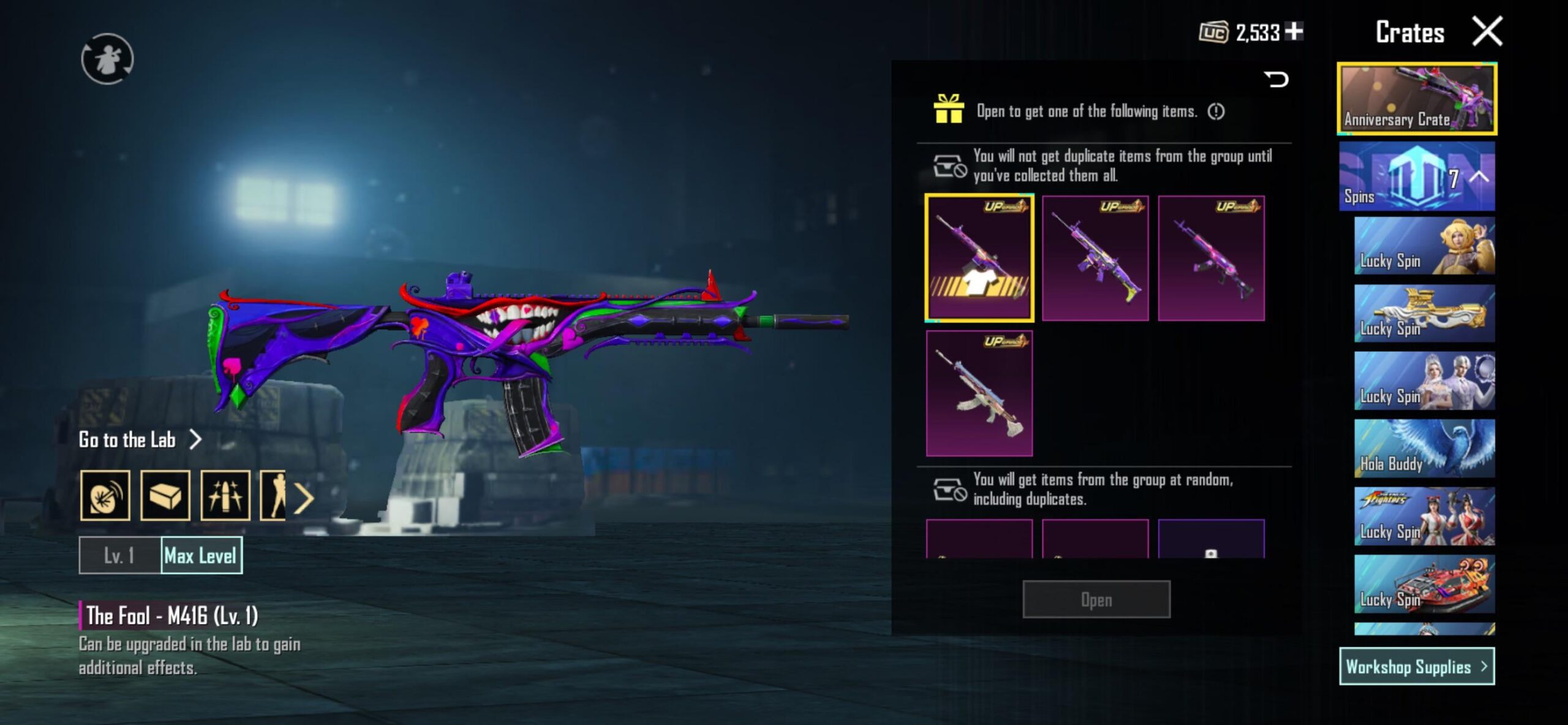This screenshot has height=725, width=1568.
Task: View the loot crate effect icon
Action: (165, 496)
